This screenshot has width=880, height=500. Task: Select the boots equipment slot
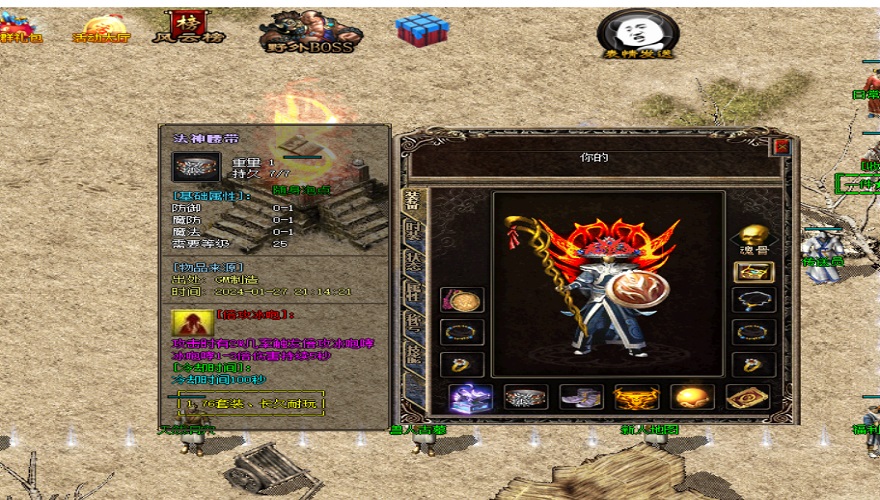coord(581,398)
